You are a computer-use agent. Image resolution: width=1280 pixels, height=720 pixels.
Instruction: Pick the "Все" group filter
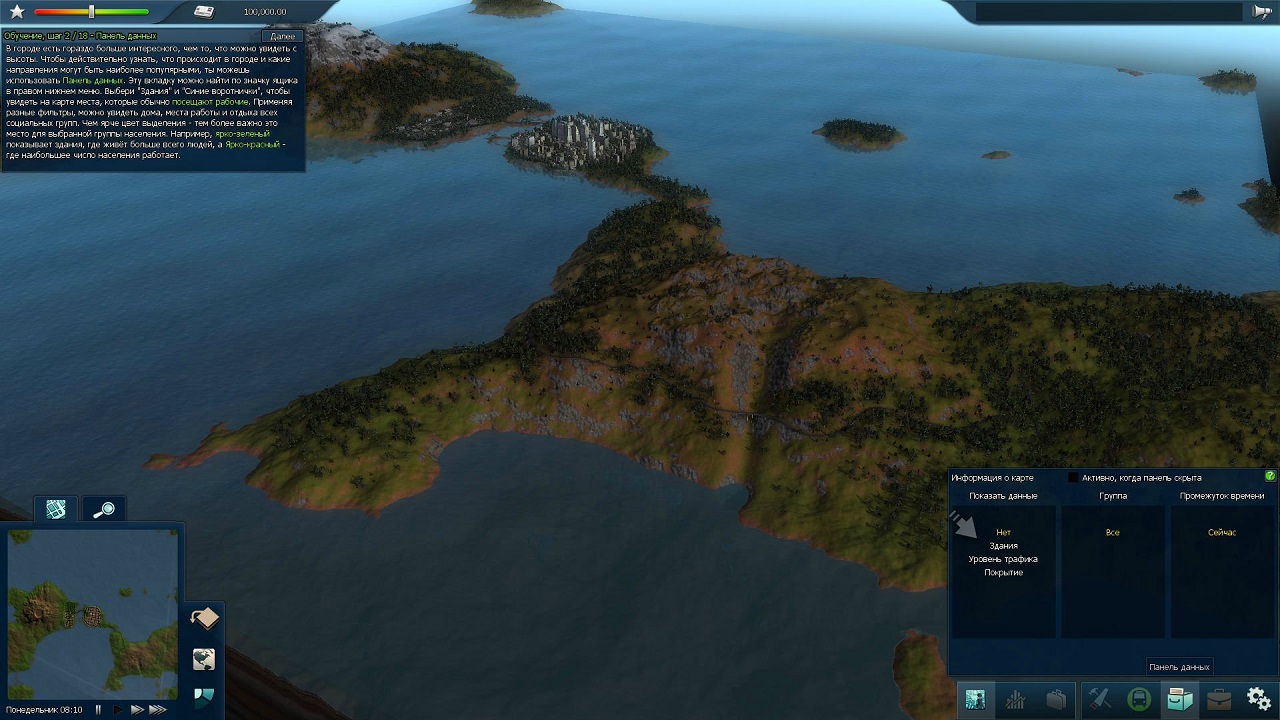1112,533
